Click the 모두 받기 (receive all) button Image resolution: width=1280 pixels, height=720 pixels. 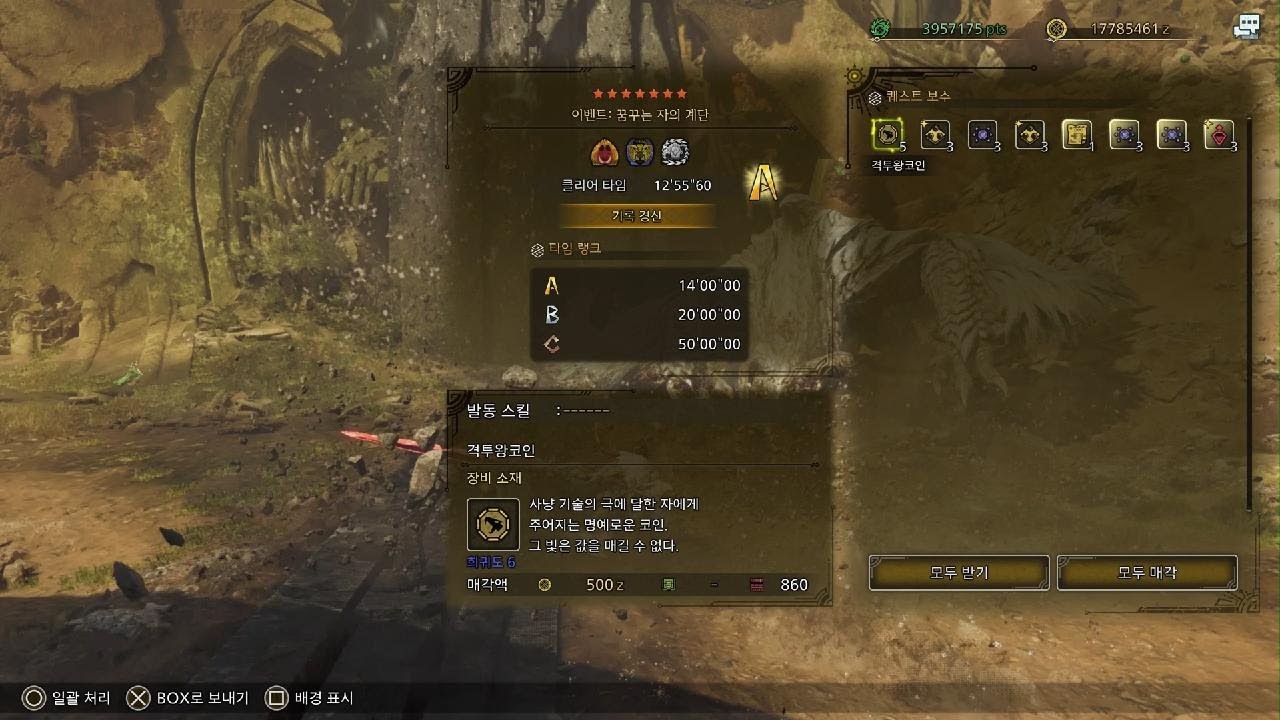click(x=958, y=573)
